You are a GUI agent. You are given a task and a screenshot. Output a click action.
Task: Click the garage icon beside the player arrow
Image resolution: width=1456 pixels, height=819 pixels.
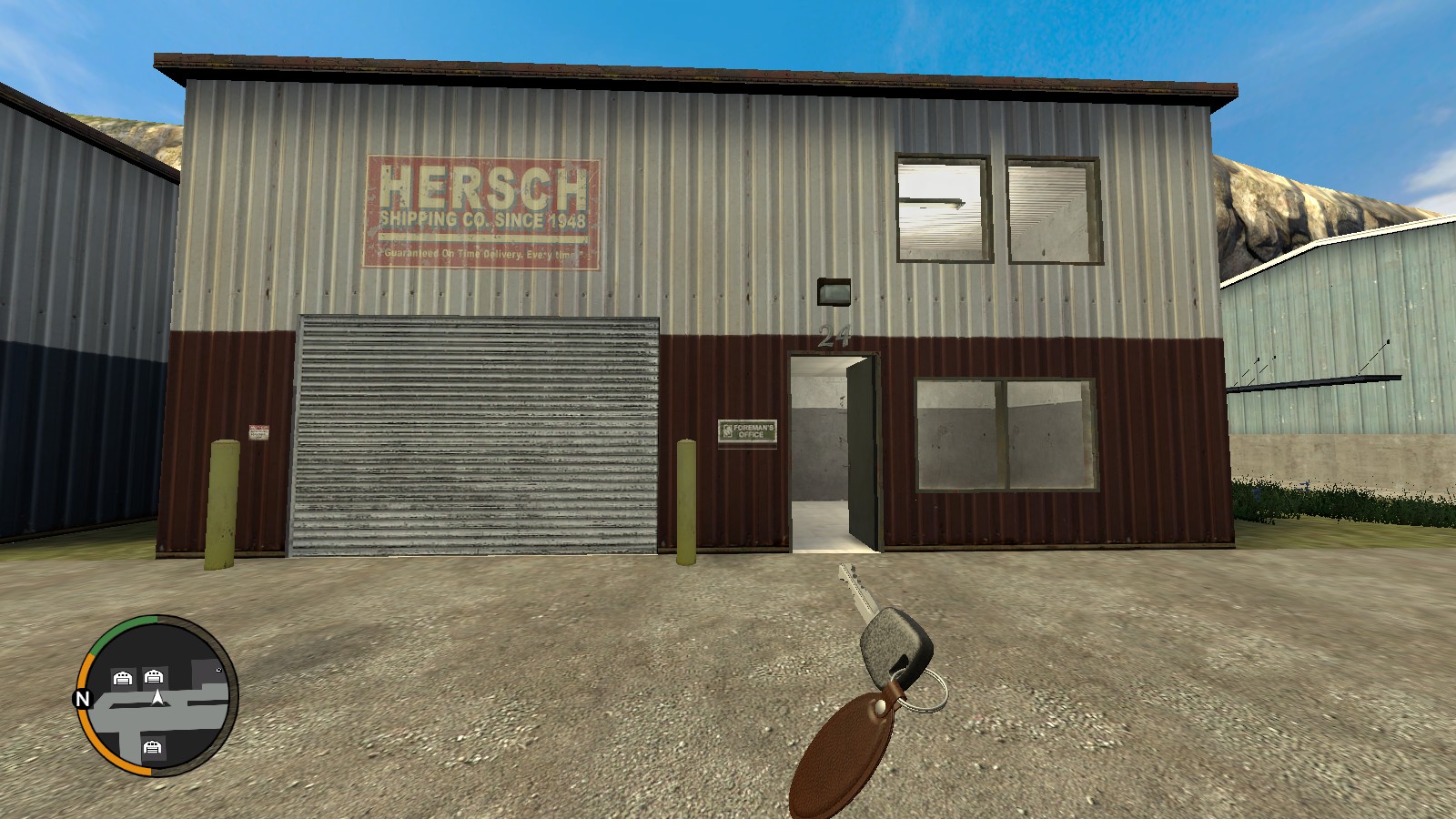(x=155, y=677)
